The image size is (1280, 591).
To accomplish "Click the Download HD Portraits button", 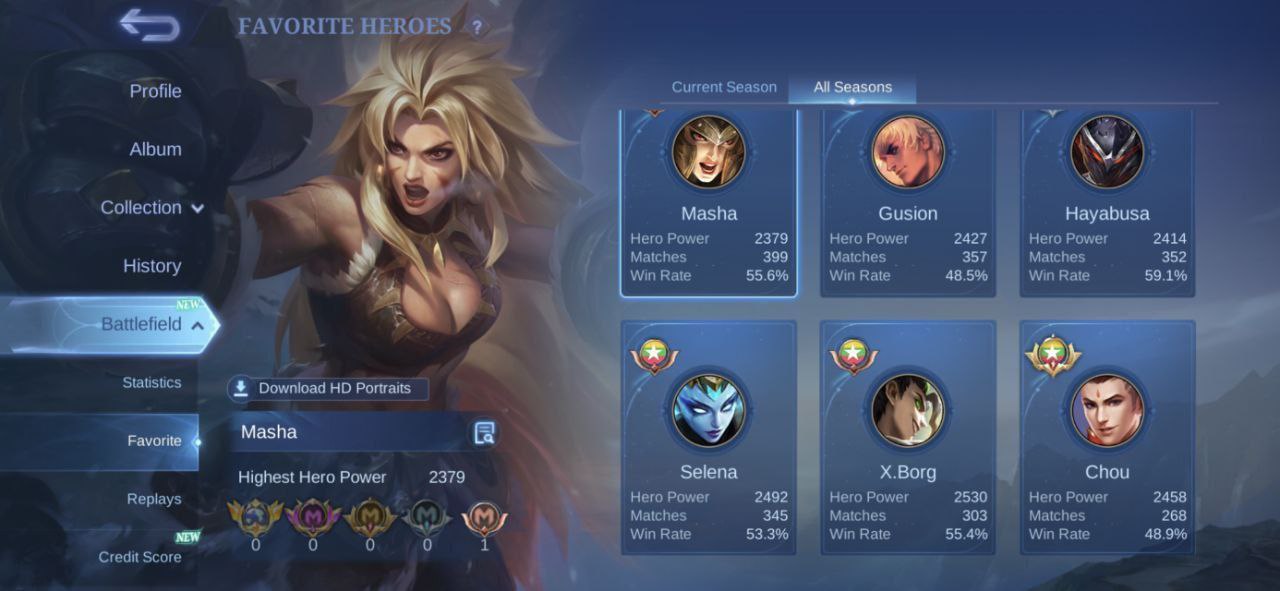I will (328, 388).
